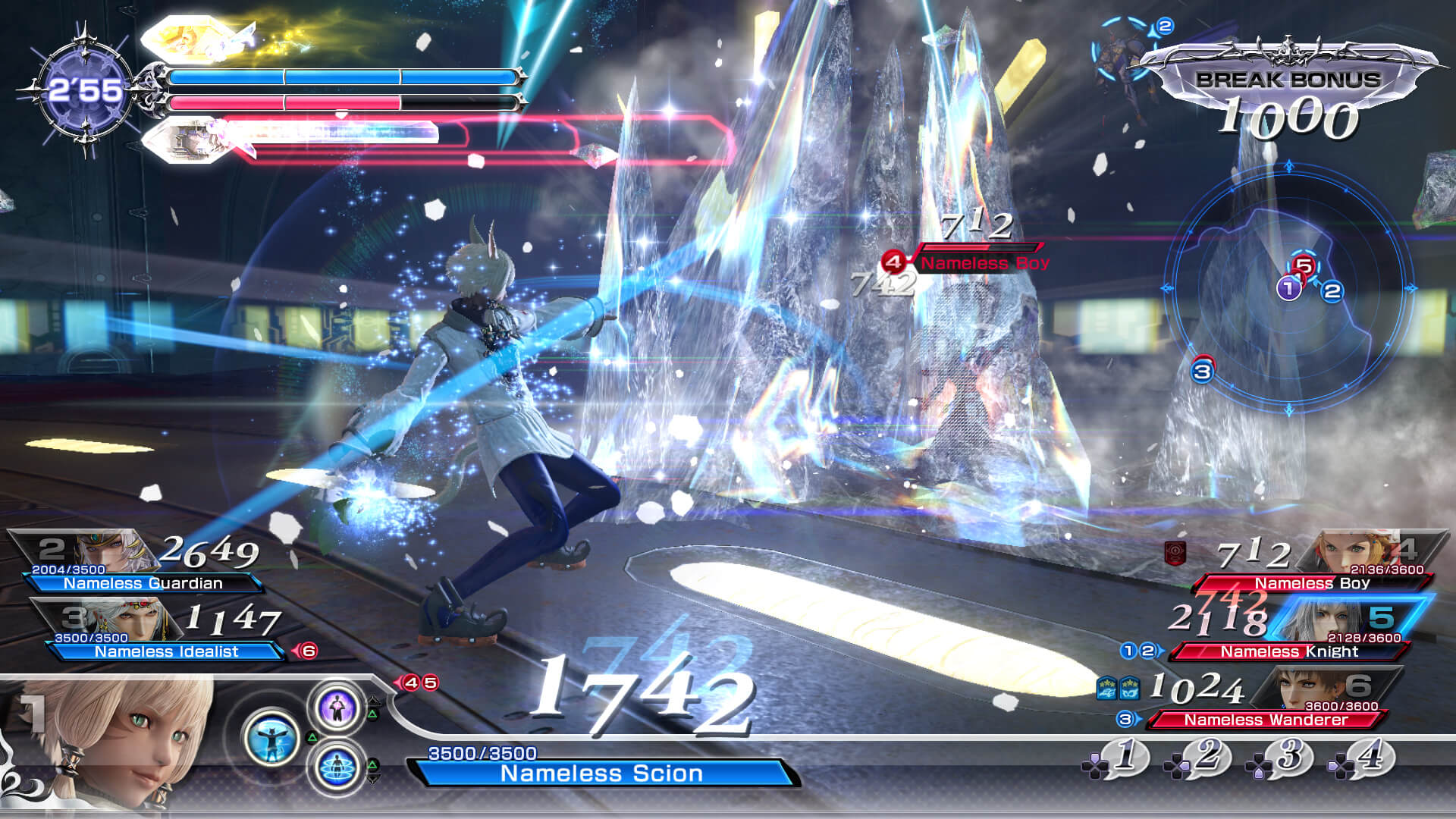
Task: Click player 3 marker on the minimap
Action: coord(1201,370)
